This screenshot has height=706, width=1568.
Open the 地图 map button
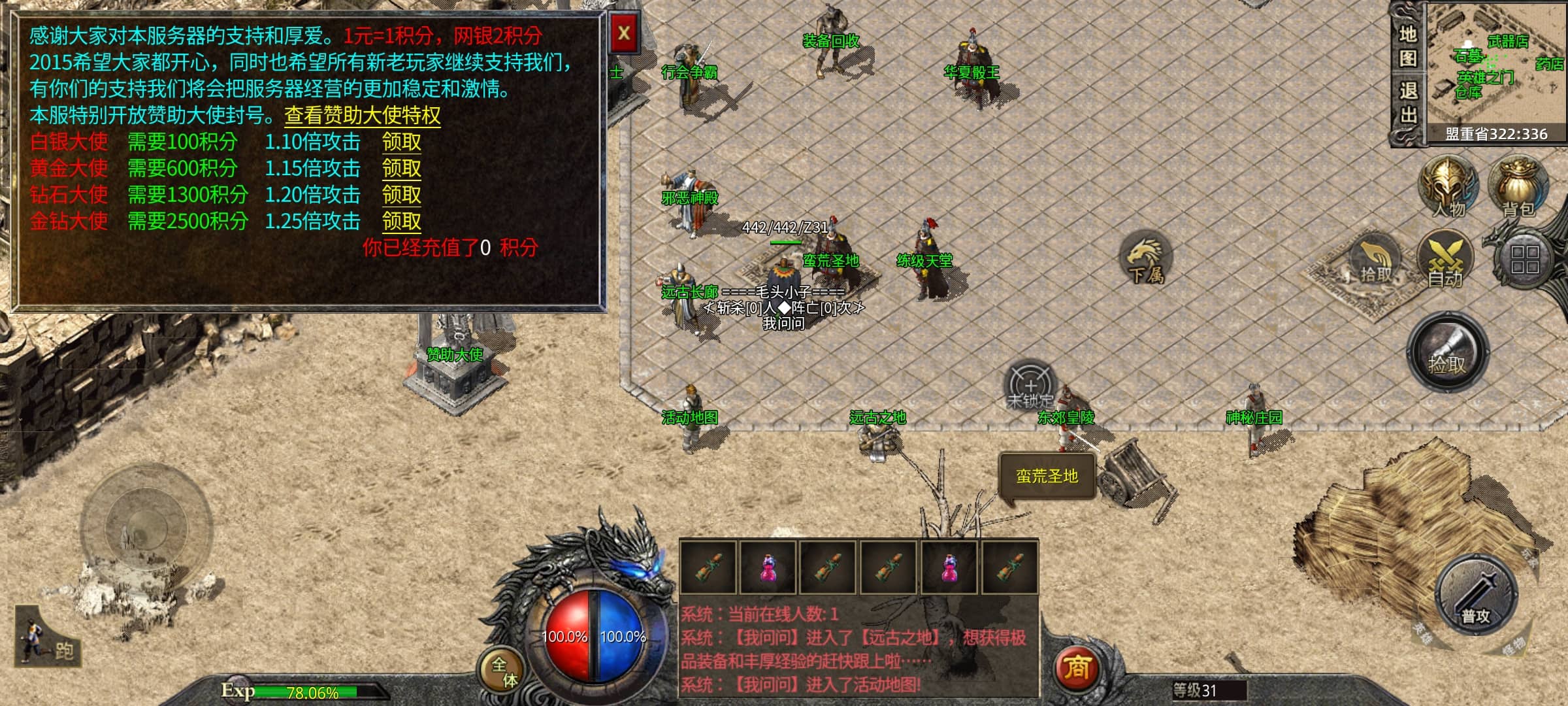tap(1408, 46)
